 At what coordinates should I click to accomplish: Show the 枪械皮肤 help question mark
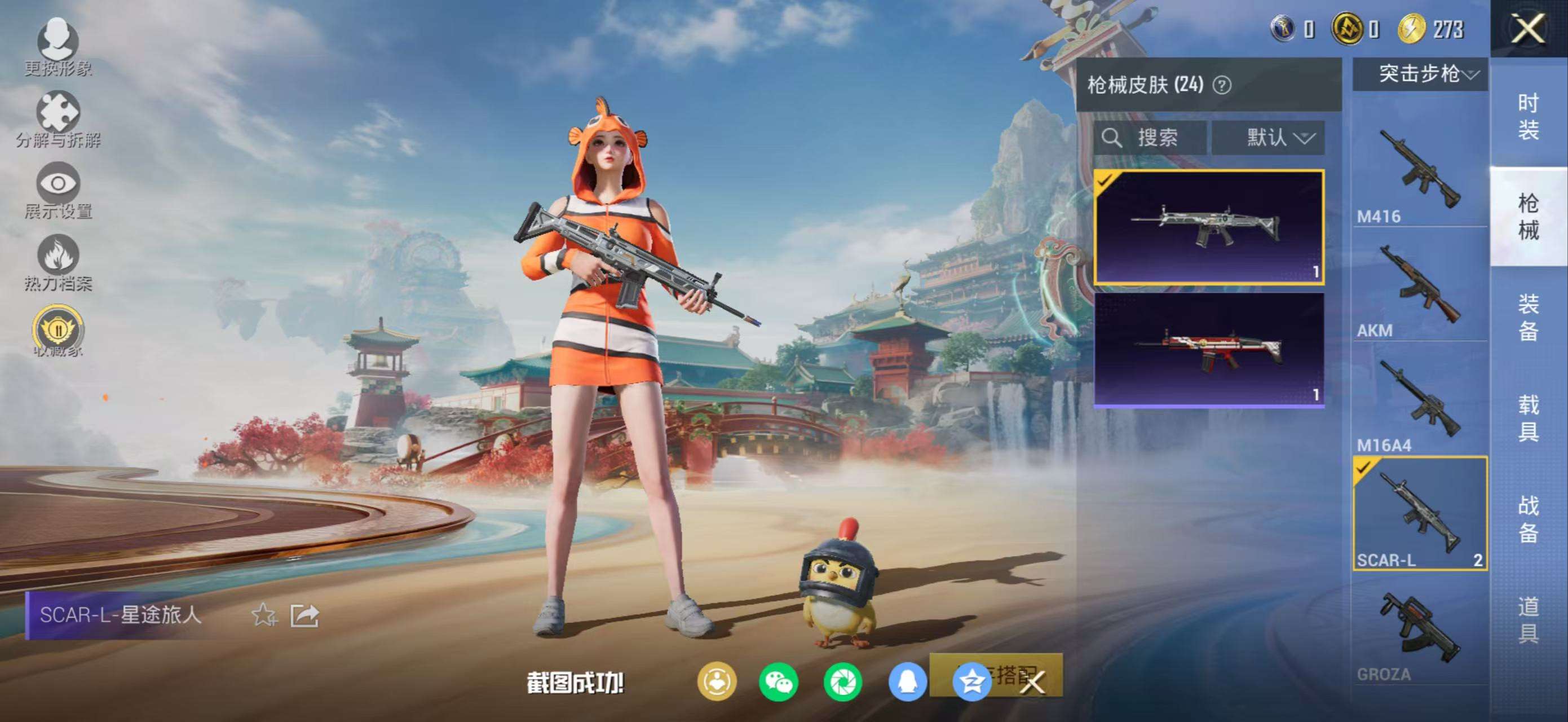click(1222, 85)
